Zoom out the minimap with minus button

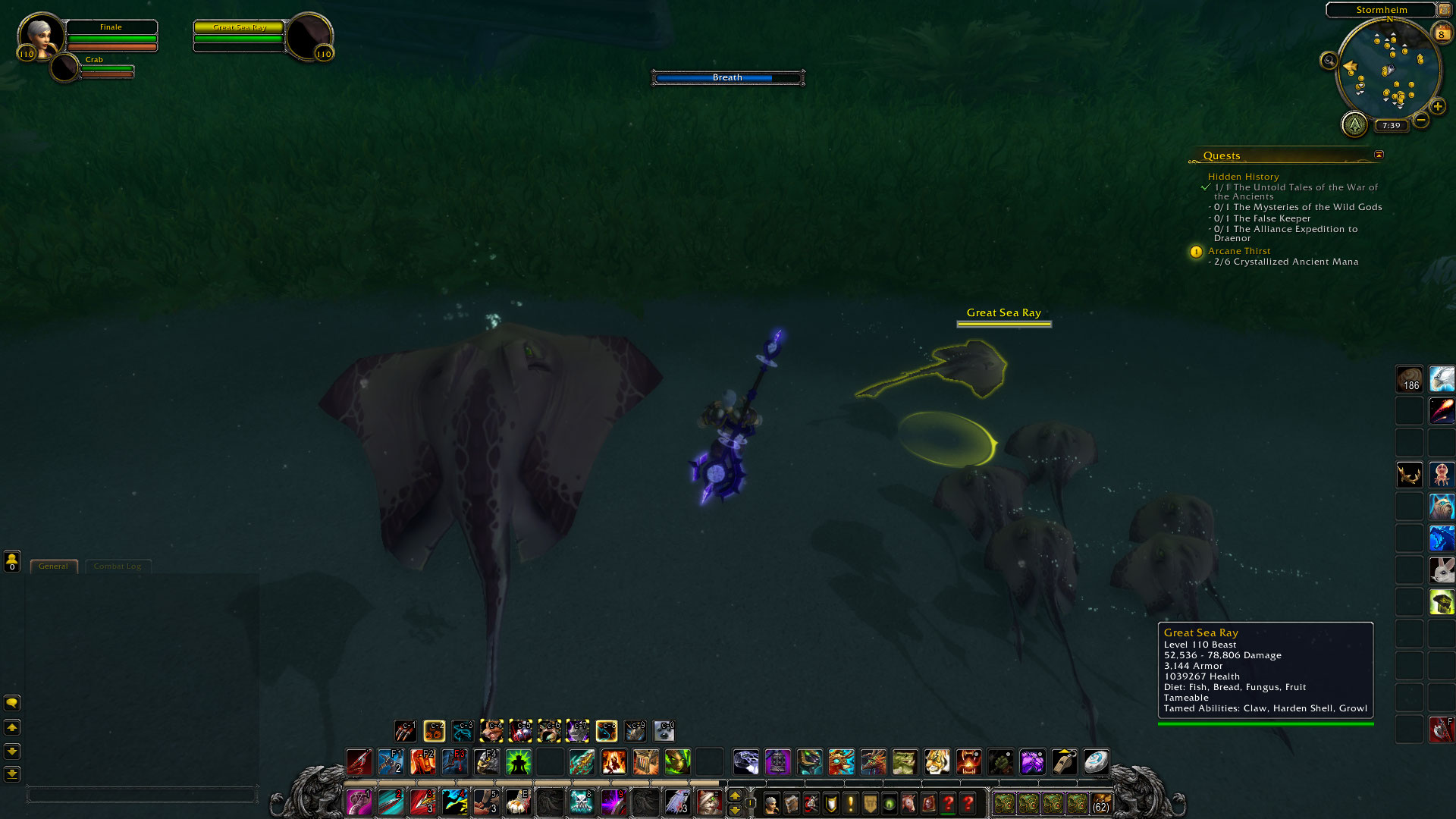point(1421,120)
